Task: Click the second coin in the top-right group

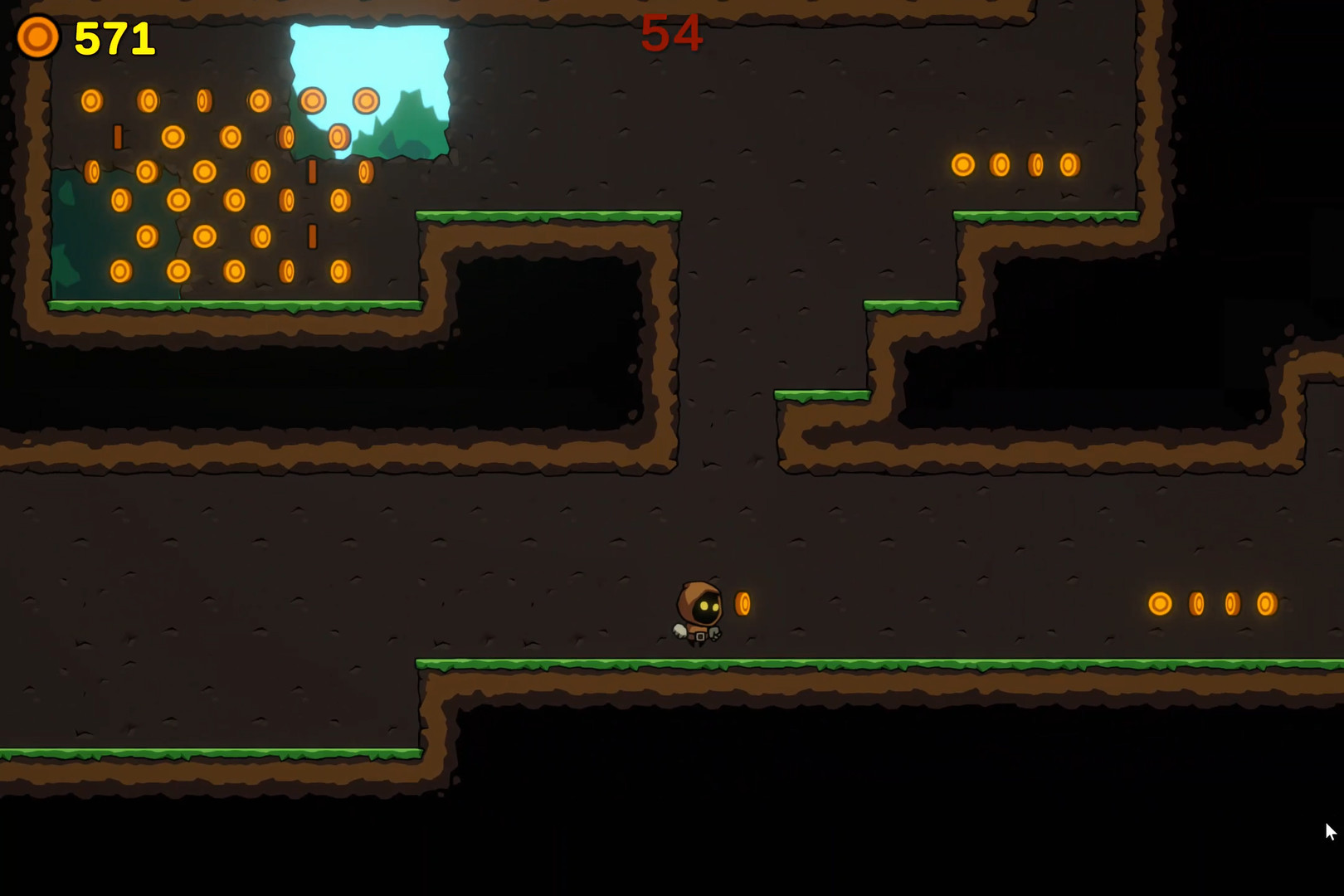Action: [x=999, y=163]
